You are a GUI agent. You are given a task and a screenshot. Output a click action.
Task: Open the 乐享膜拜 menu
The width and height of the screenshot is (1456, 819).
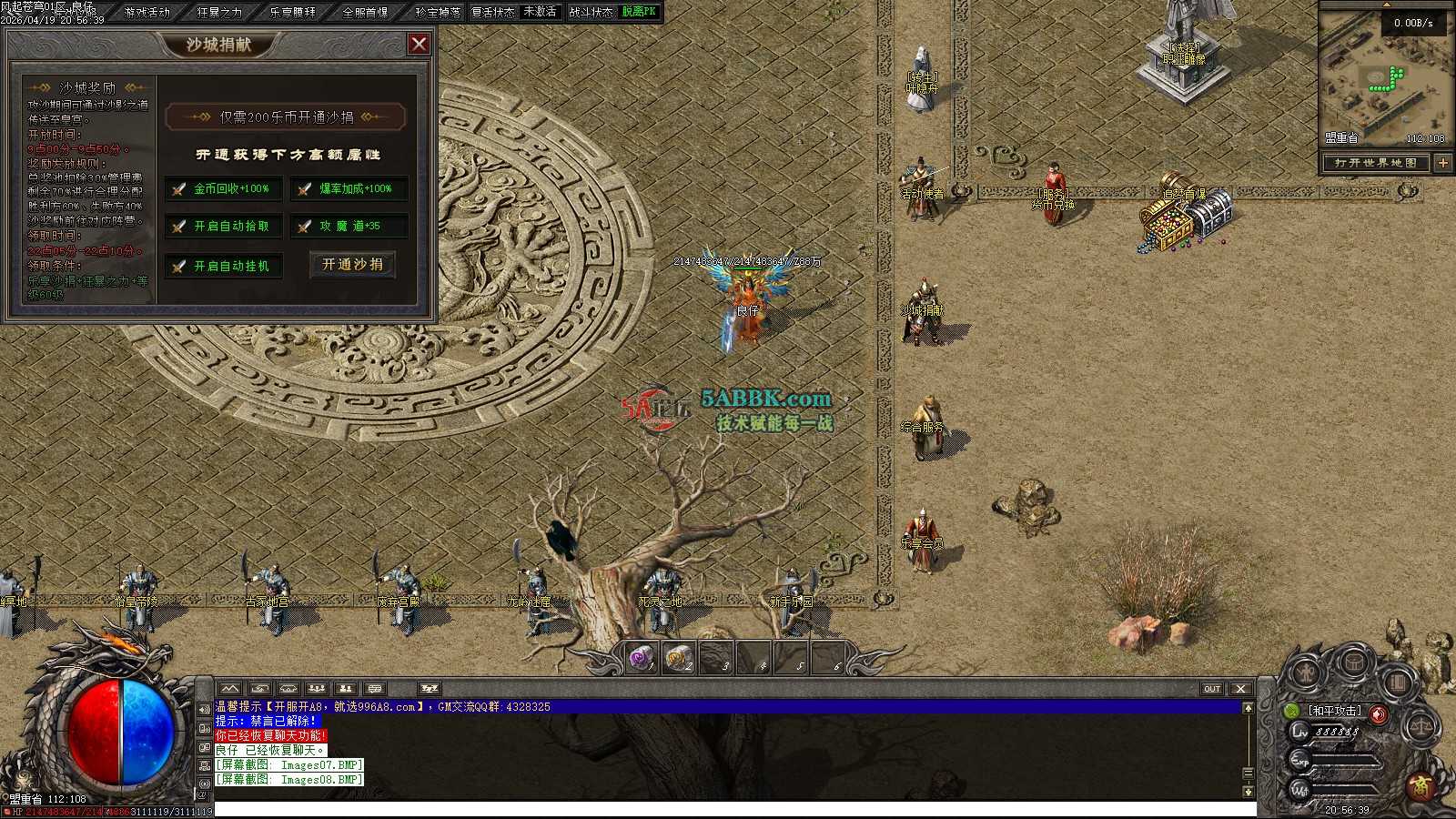[x=292, y=12]
